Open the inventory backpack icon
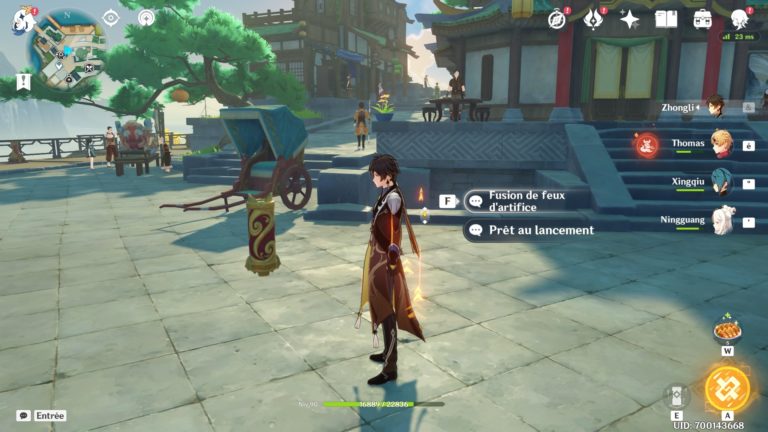768x432 pixels. coord(702,19)
